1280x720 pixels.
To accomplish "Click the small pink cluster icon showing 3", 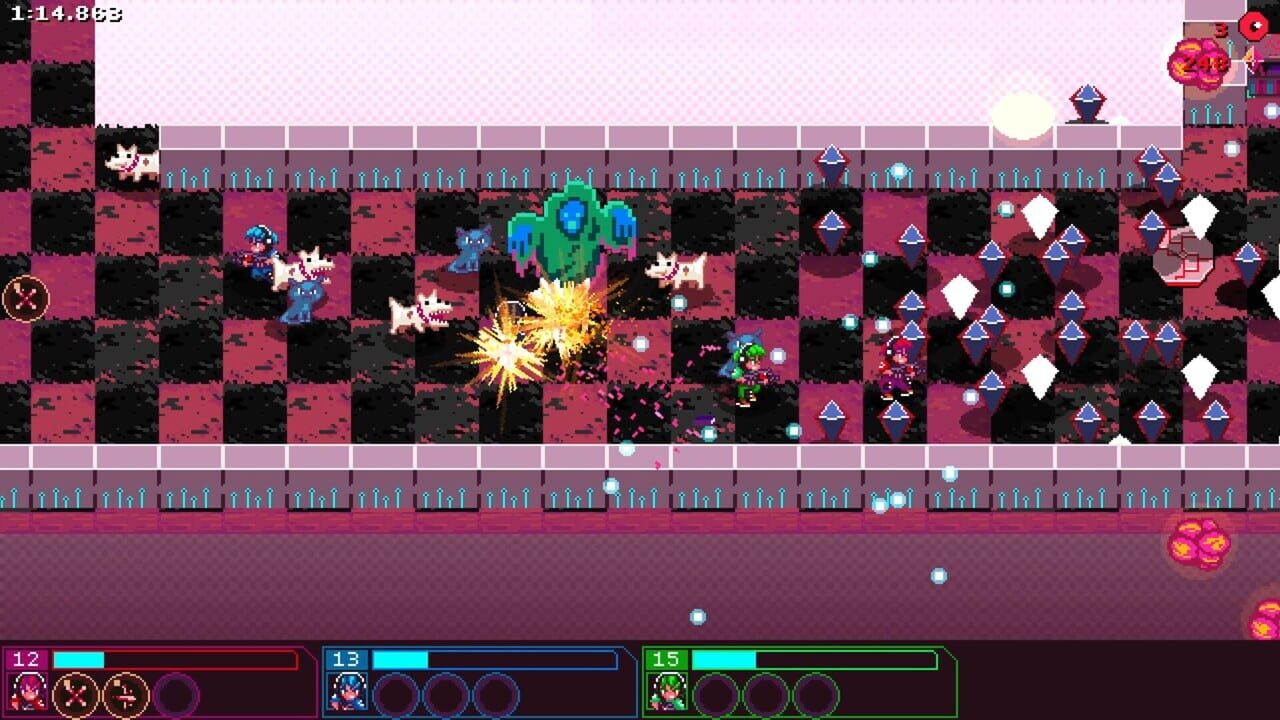I will click(x=1221, y=31).
